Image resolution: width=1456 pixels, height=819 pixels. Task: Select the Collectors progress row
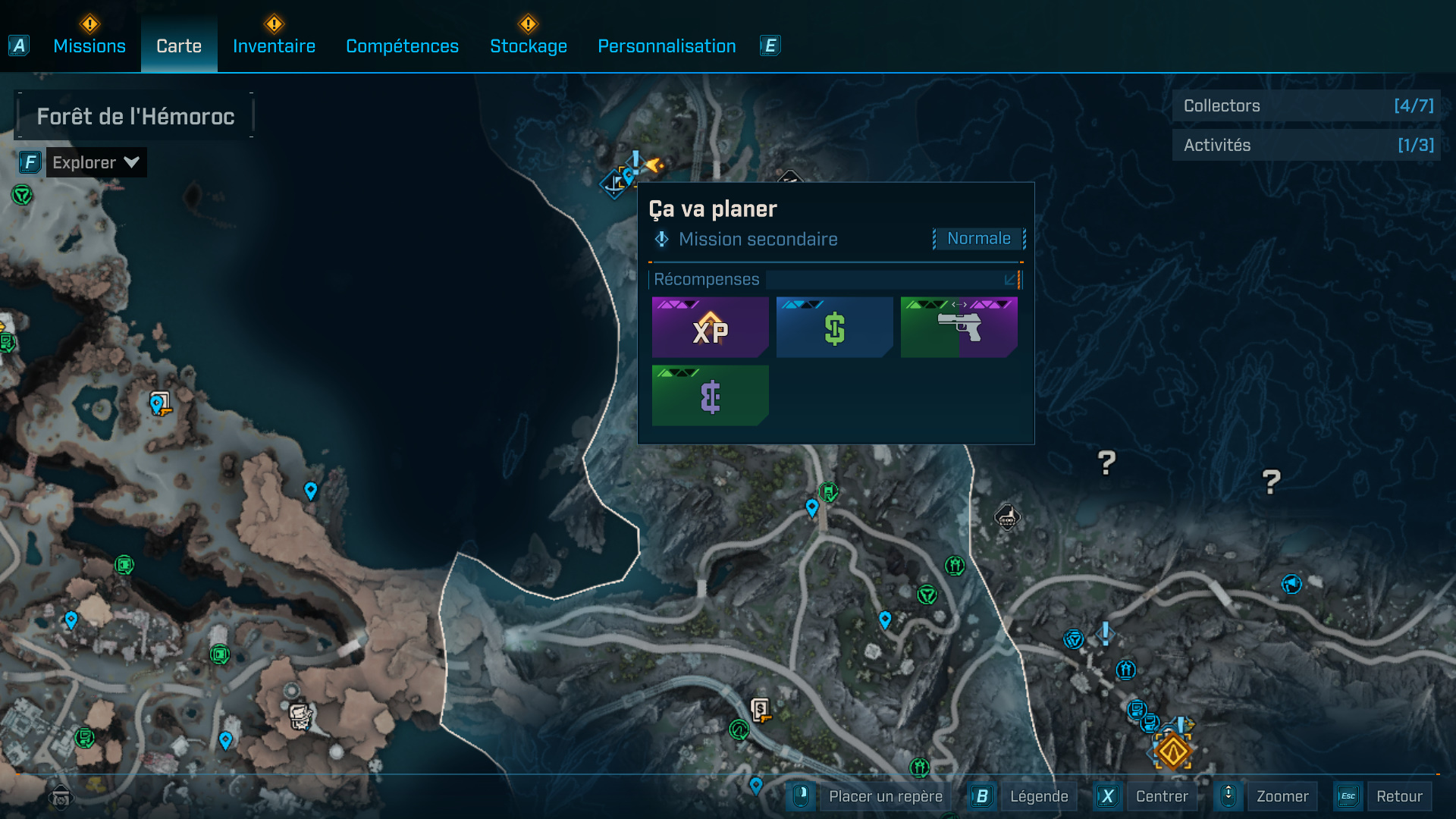[x=1307, y=106]
